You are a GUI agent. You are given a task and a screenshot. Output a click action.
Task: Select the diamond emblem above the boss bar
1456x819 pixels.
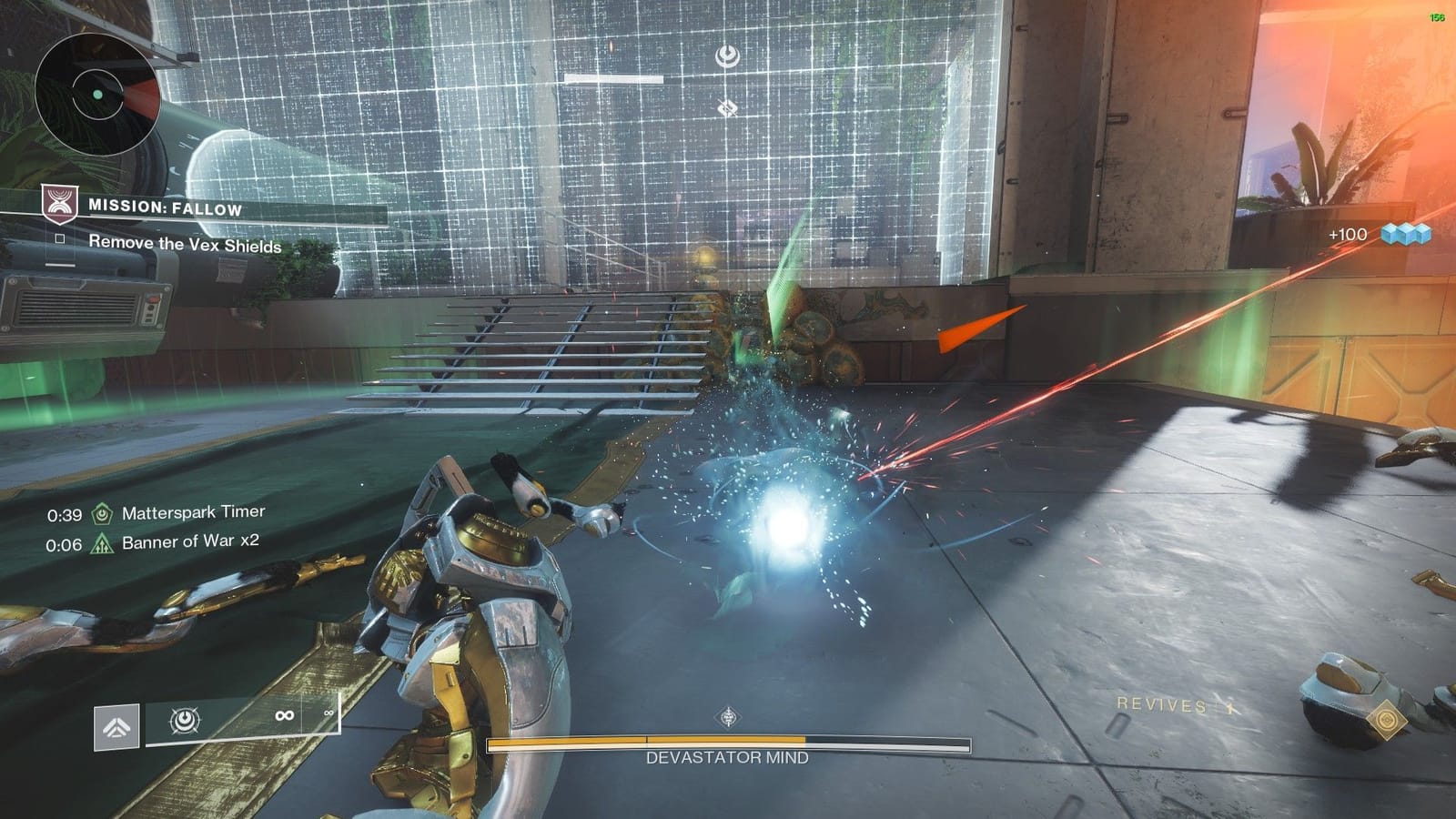point(728,716)
